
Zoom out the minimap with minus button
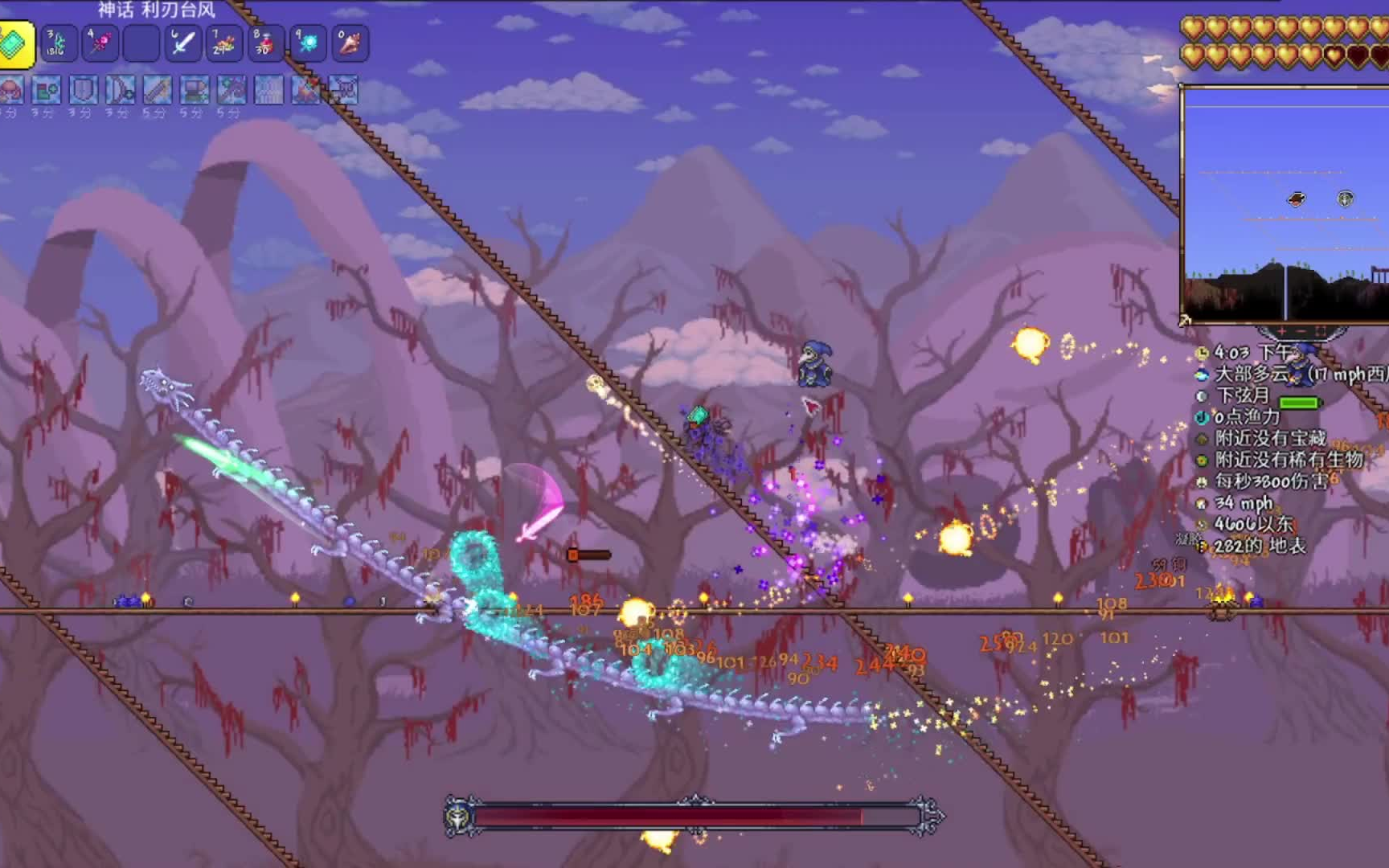(x=1301, y=330)
